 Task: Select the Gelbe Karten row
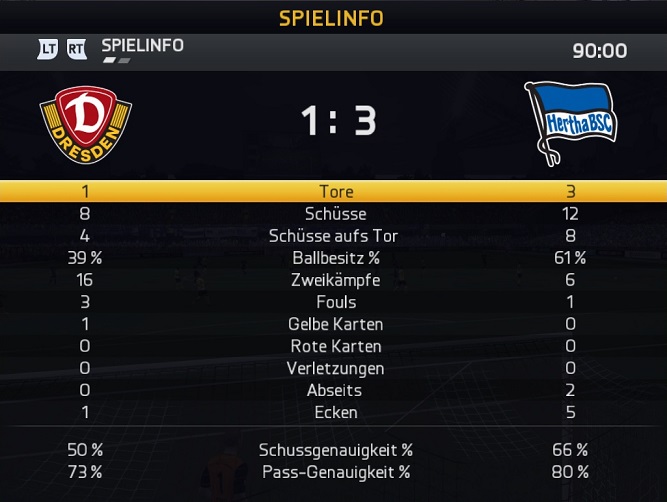click(x=335, y=324)
